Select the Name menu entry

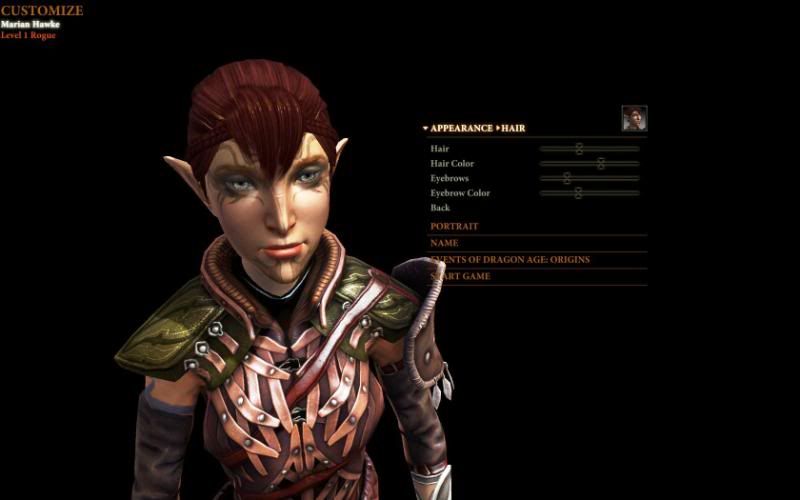click(x=445, y=243)
